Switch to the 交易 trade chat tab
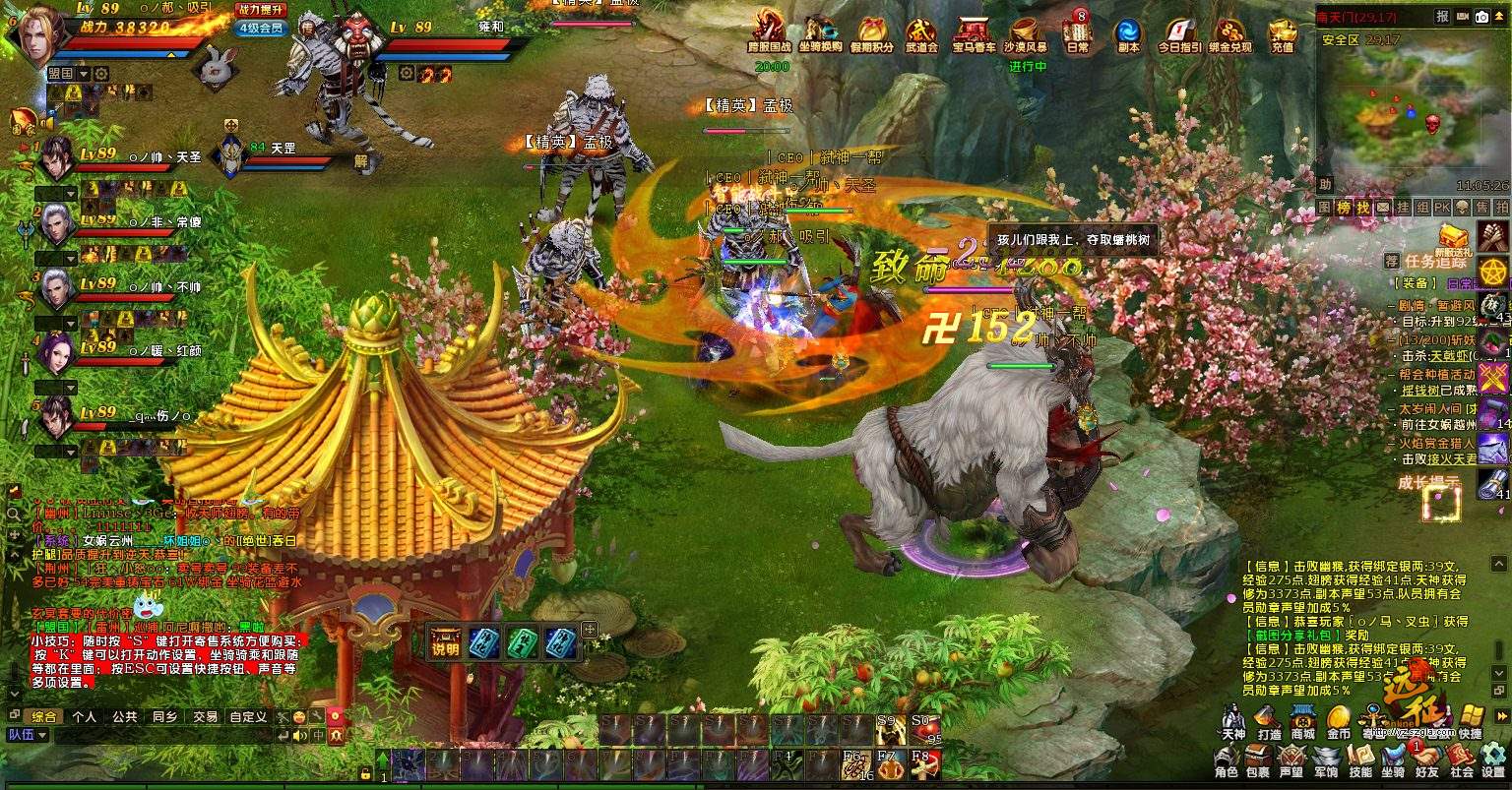This screenshot has width=1512, height=790. [205, 717]
